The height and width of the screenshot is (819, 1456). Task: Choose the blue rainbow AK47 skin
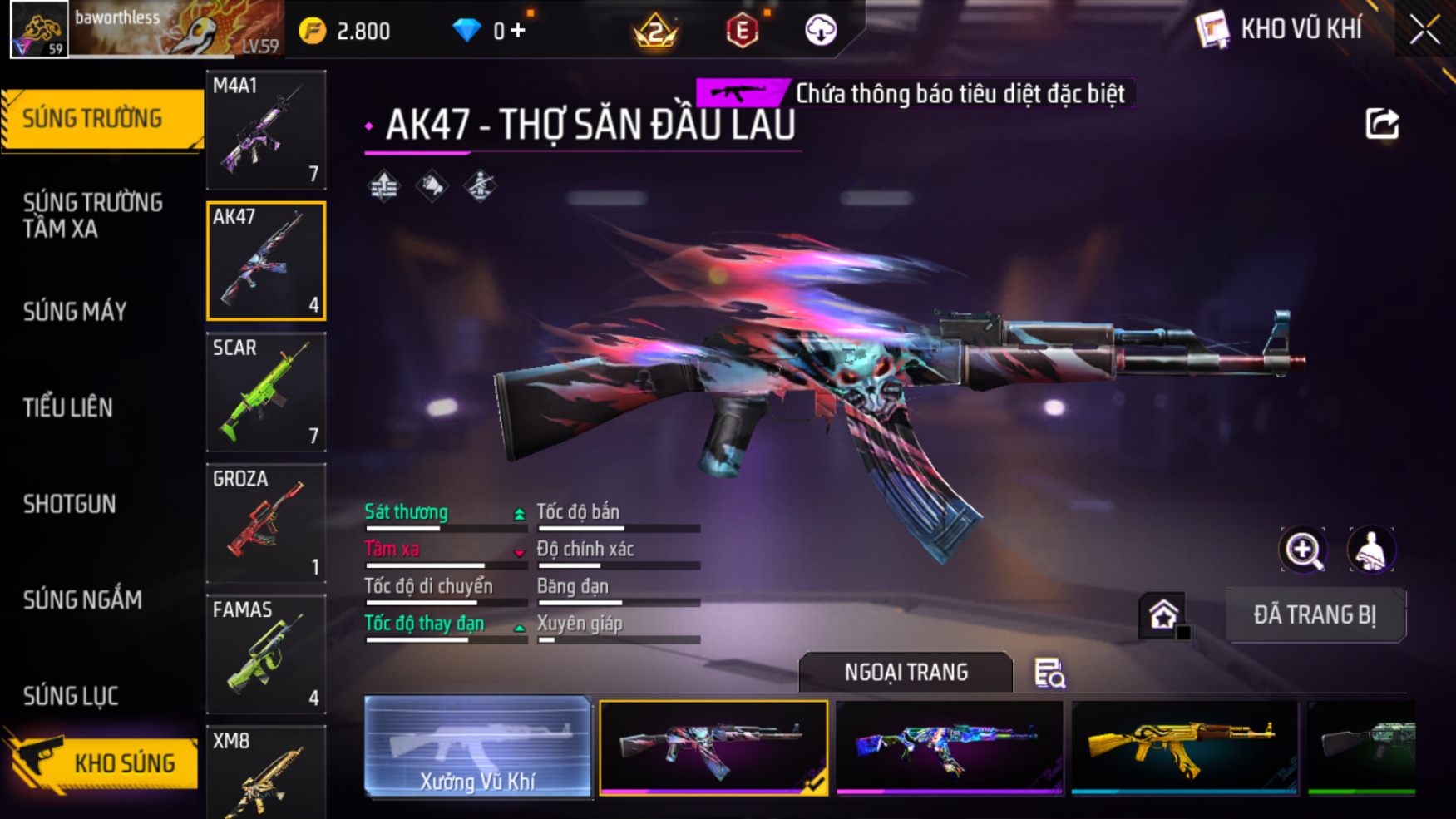[949, 747]
